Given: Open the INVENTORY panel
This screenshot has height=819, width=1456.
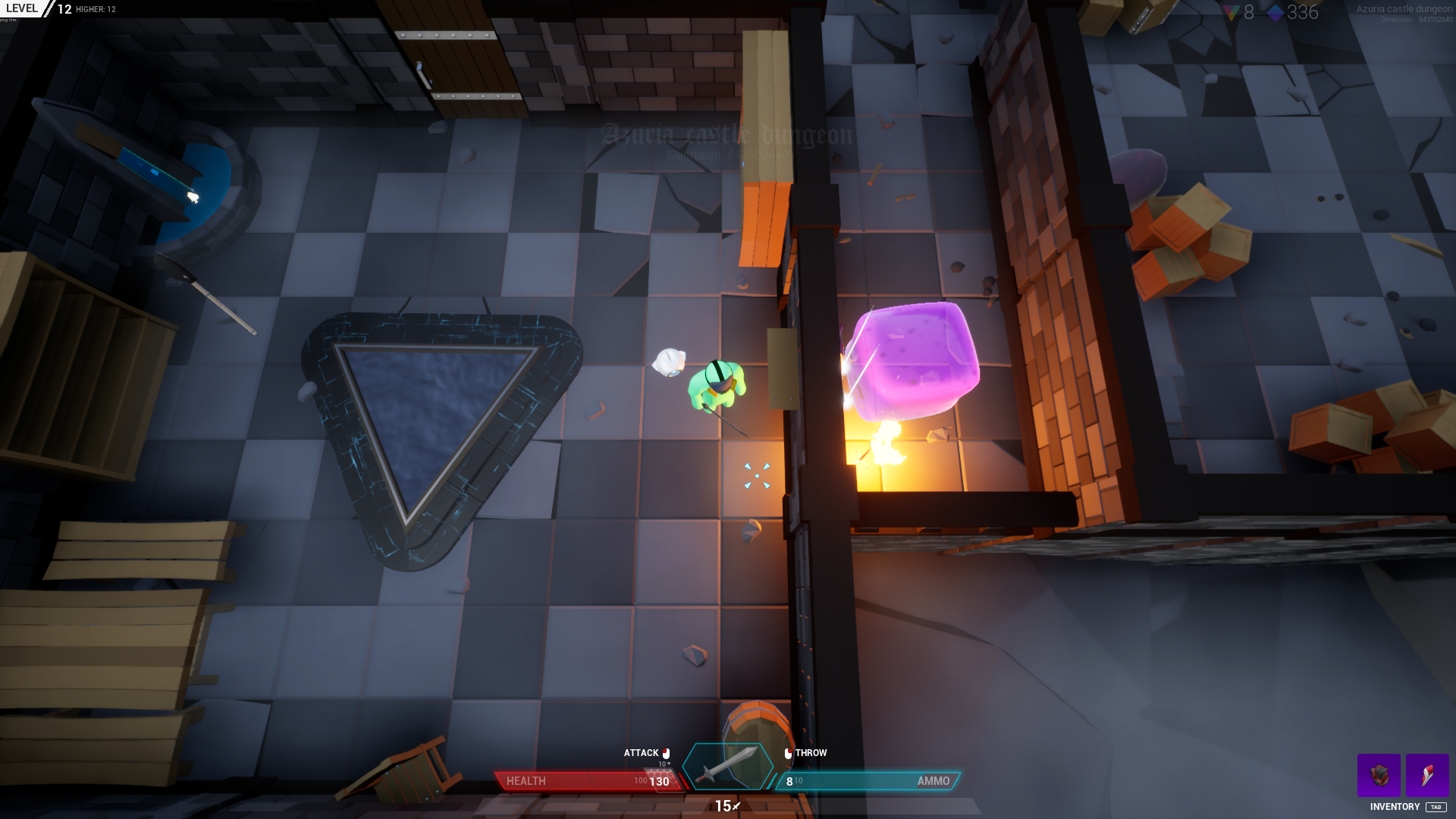Looking at the screenshot, I should point(1395,807).
